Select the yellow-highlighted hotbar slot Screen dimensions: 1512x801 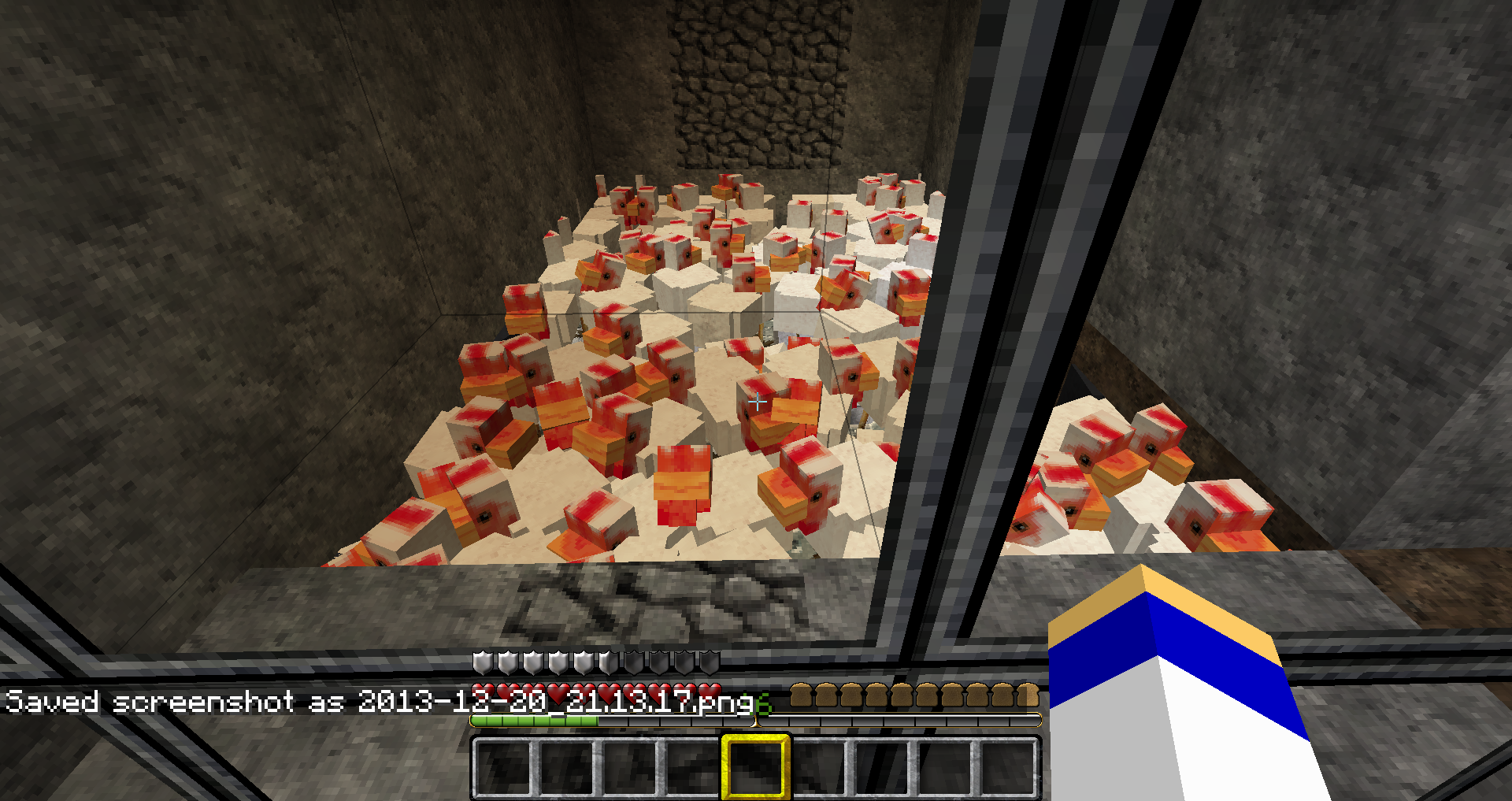coord(755,766)
